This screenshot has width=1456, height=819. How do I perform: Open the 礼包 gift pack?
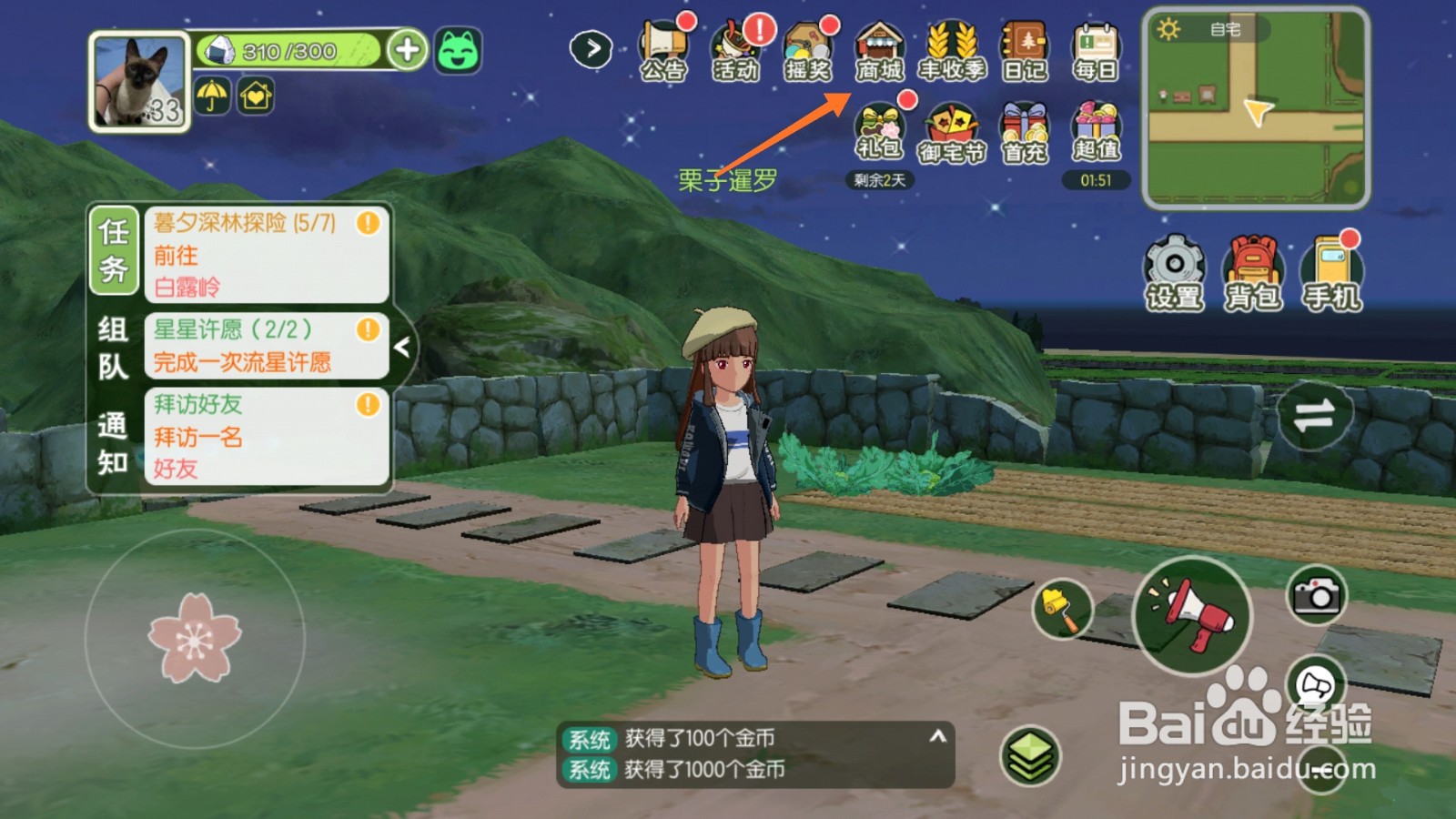(879, 132)
